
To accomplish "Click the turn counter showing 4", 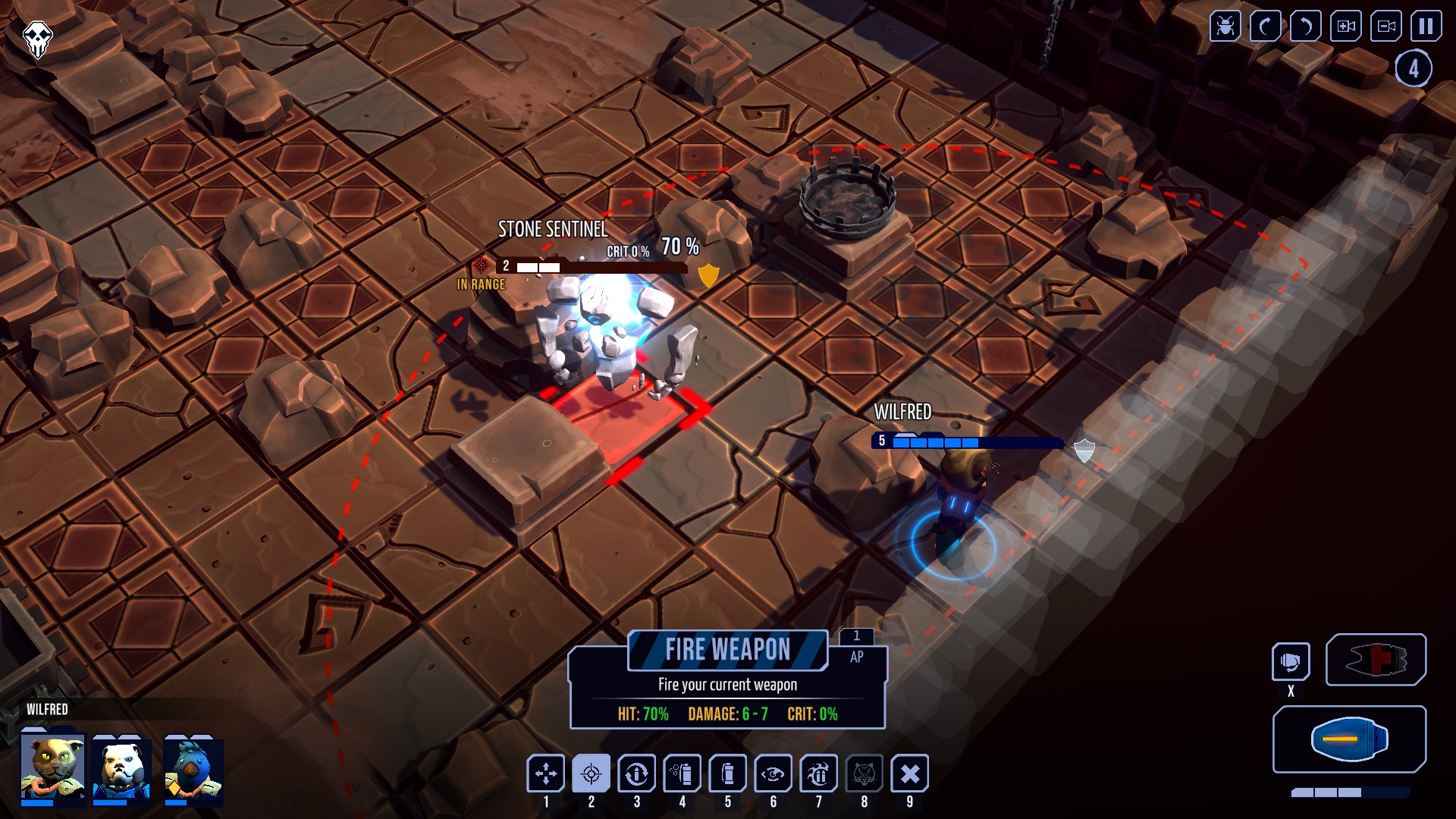I will pyautogui.click(x=1414, y=68).
